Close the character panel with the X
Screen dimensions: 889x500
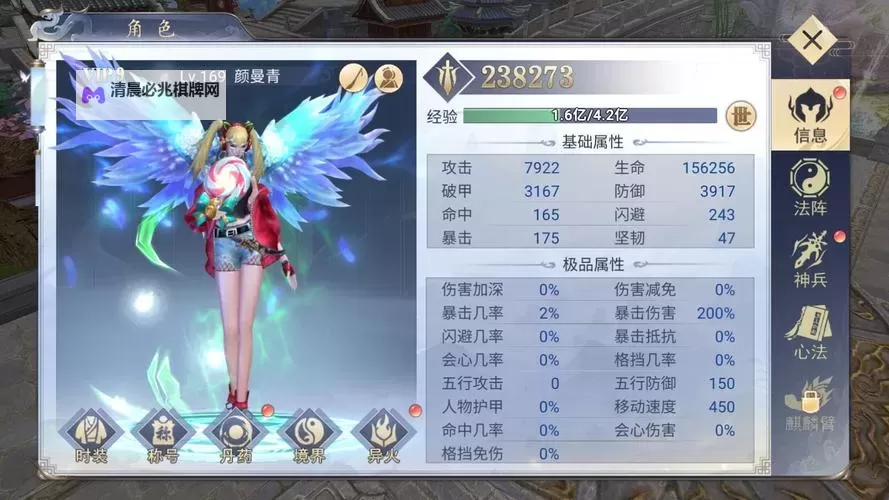pyautogui.click(x=812, y=41)
